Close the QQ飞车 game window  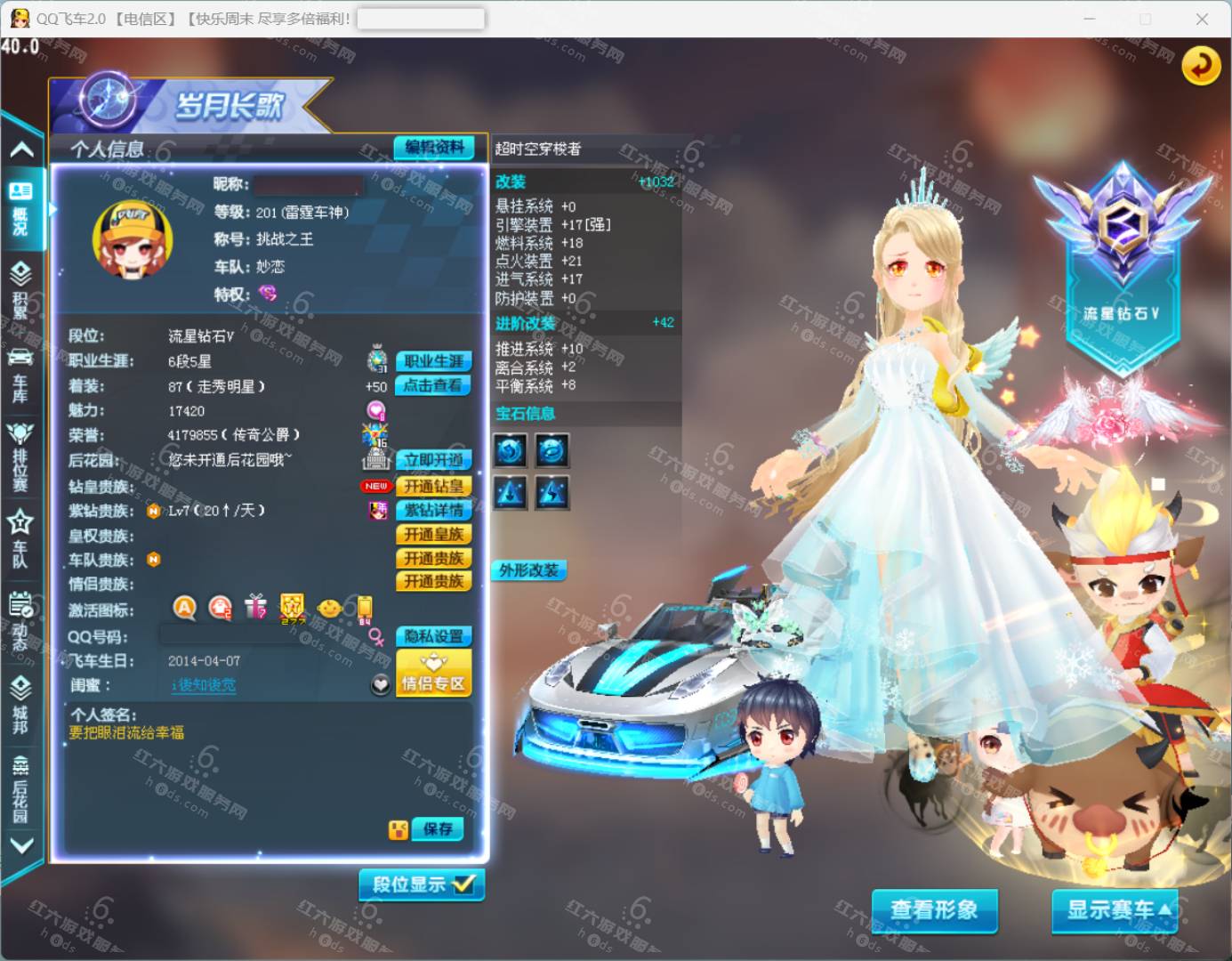pyautogui.click(x=1202, y=19)
